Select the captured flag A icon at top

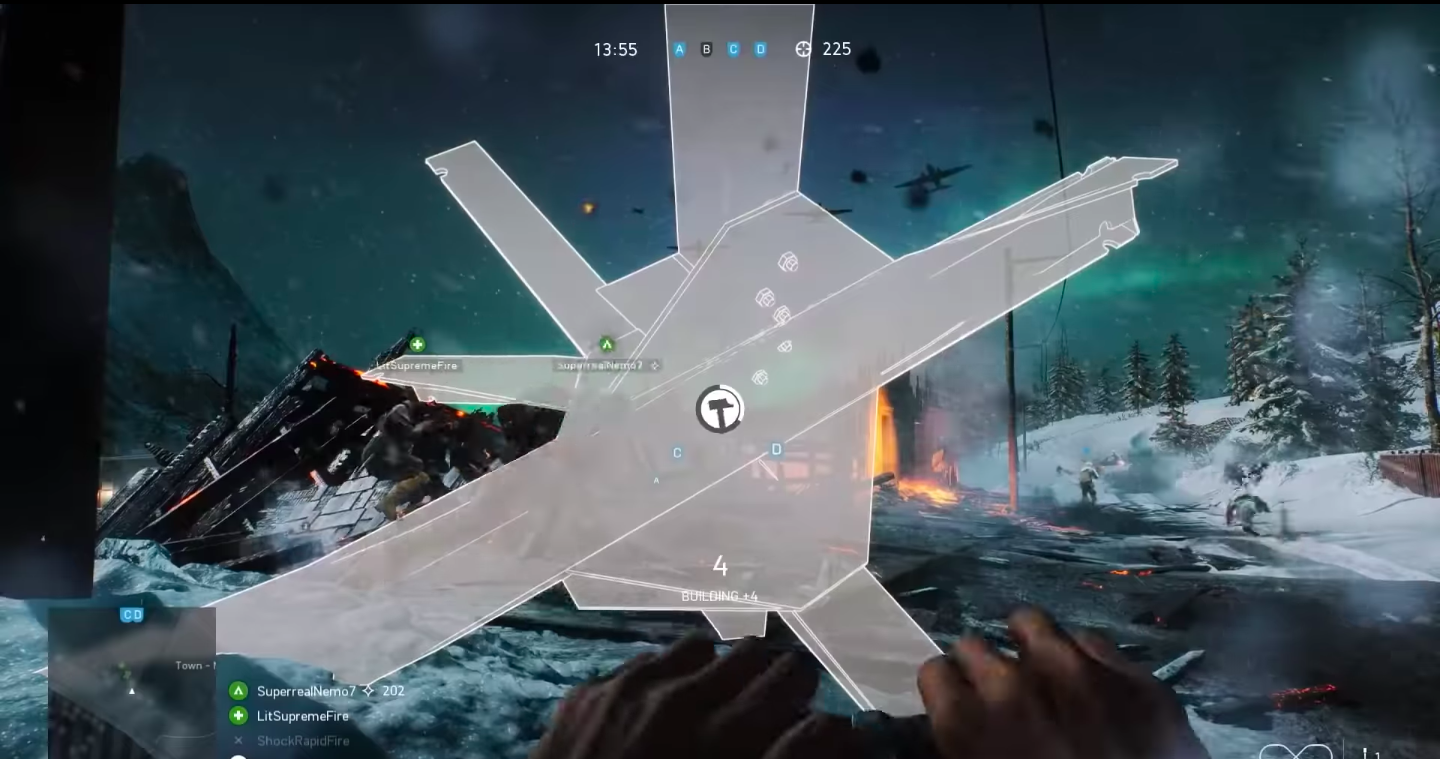679,48
